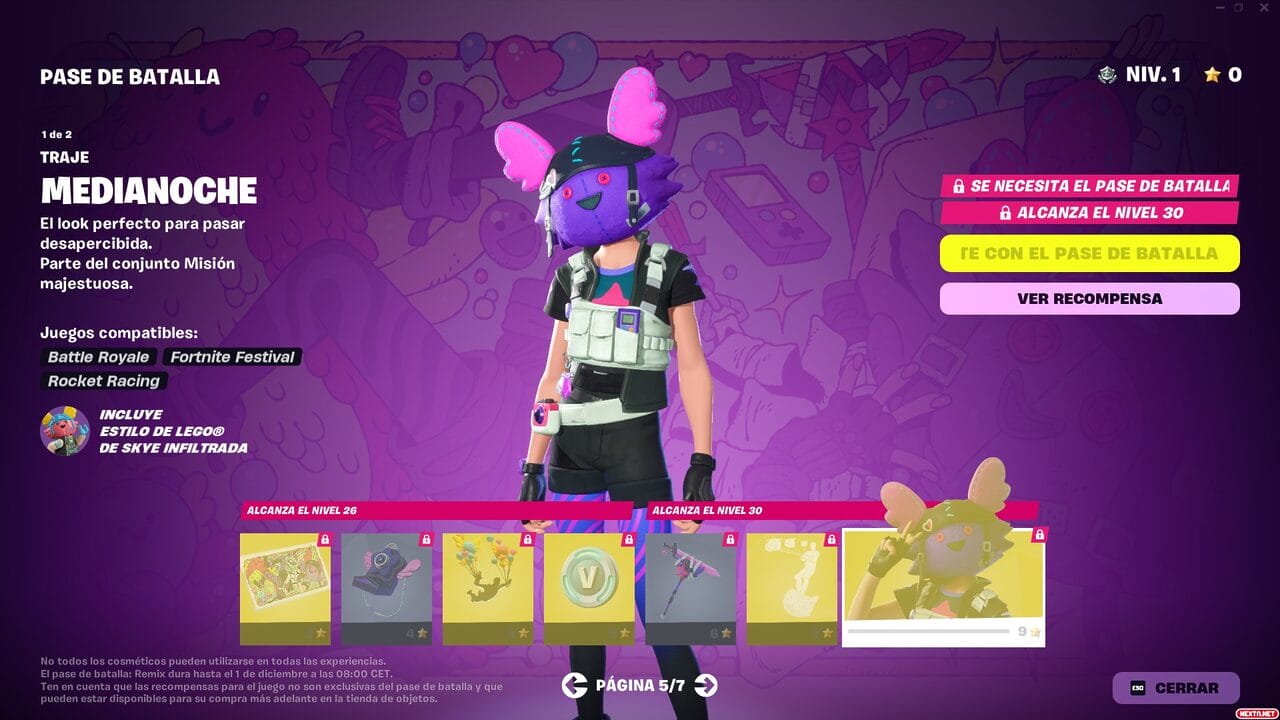The image size is (1280, 720).
Task: Close the battle pass with Cerrar
Action: click(x=1175, y=688)
